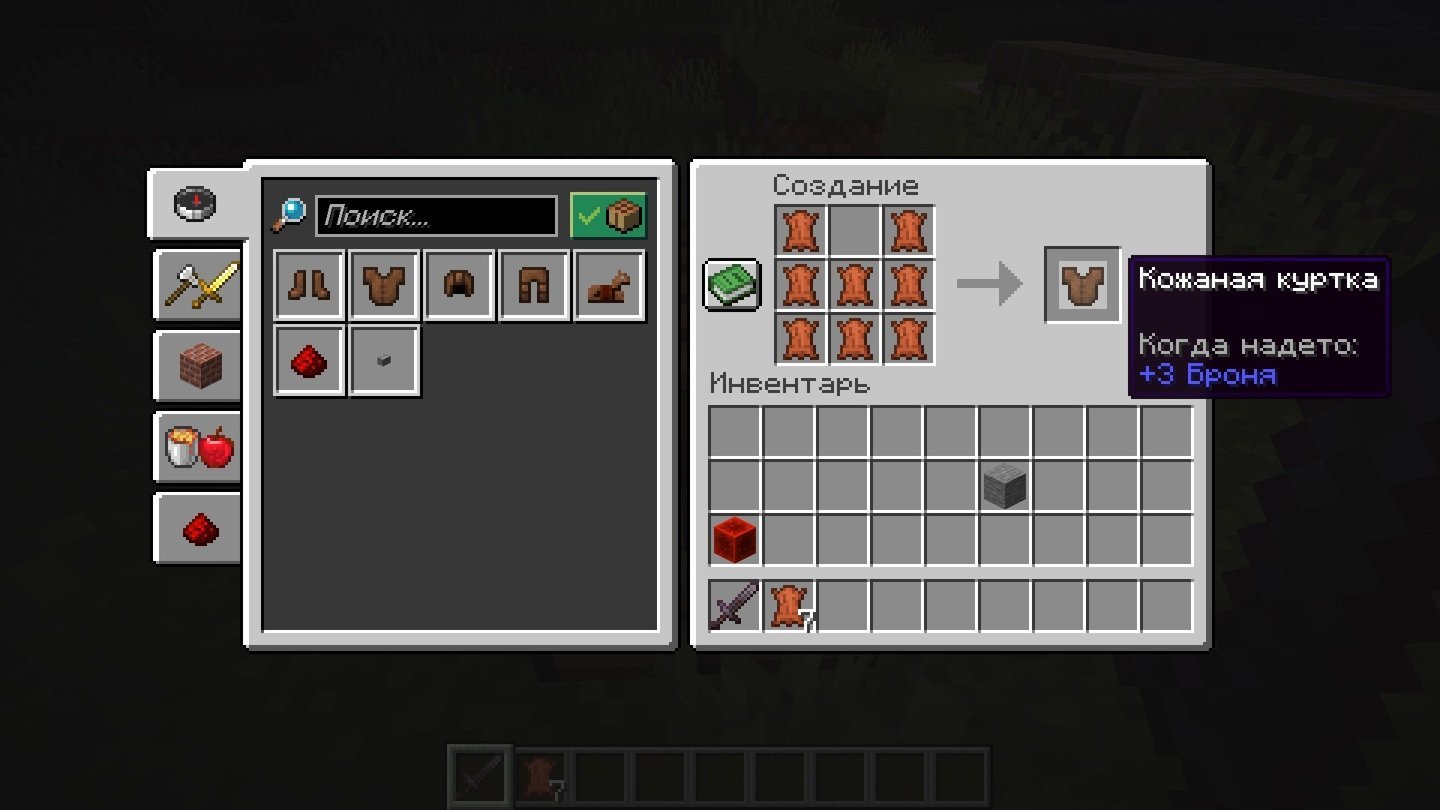
Task: Choose the leather leggings recipe
Action: [x=535, y=285]
